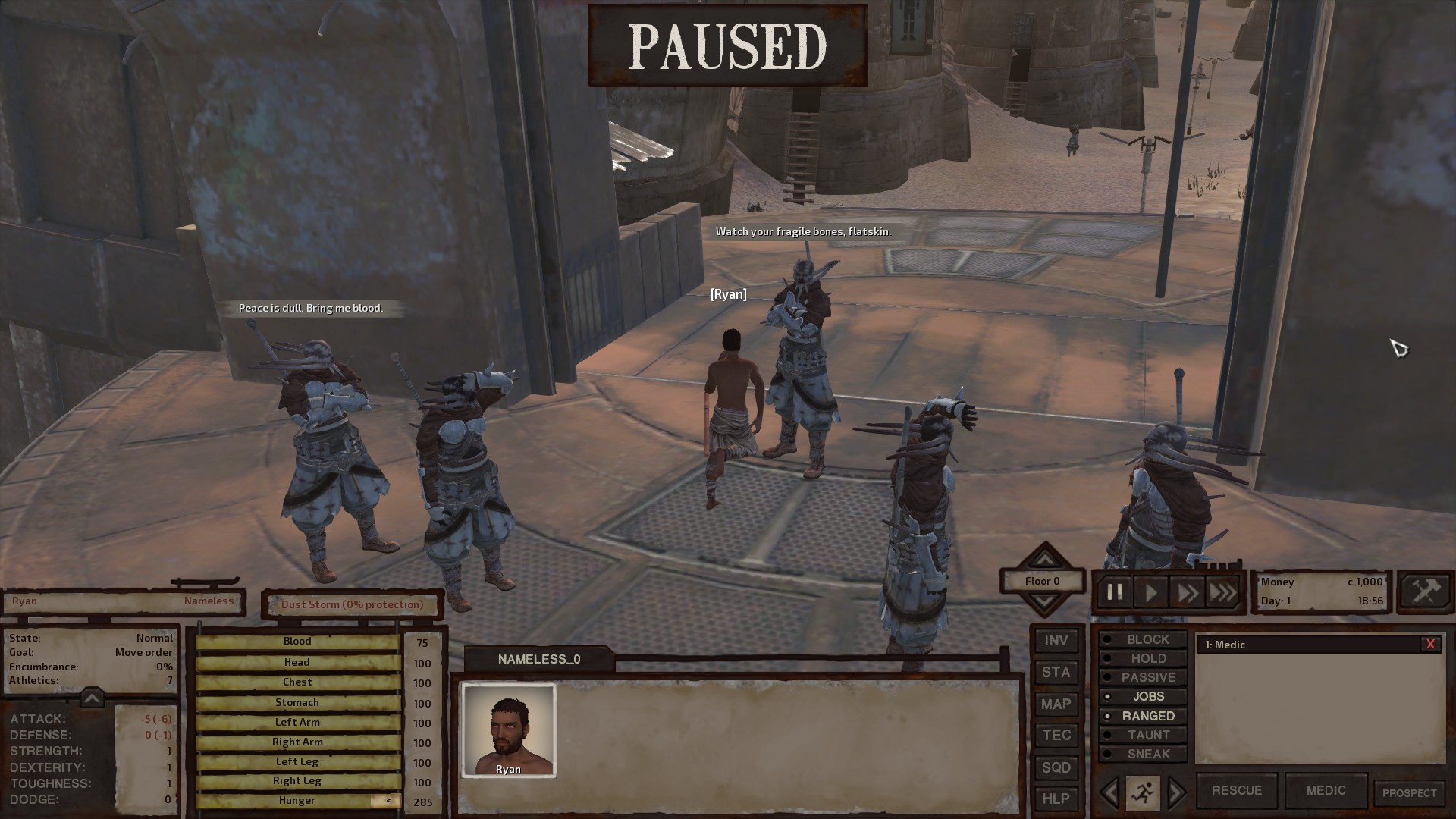This screenshot has height=819, width=1456.
Task: Remove the 1: Medic job via red X
Action: pos(1431,644)
